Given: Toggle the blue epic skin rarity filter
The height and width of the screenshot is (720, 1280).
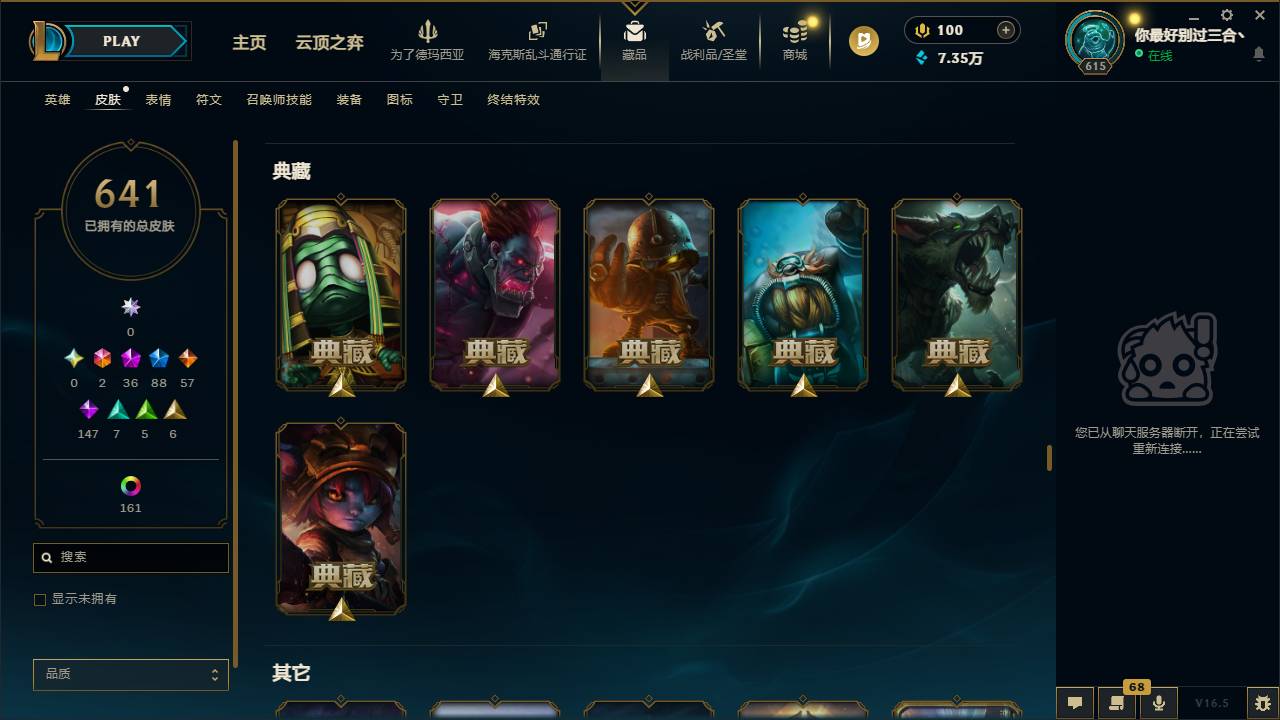Looking at the screenshot, I should click(x=159, y=358).
